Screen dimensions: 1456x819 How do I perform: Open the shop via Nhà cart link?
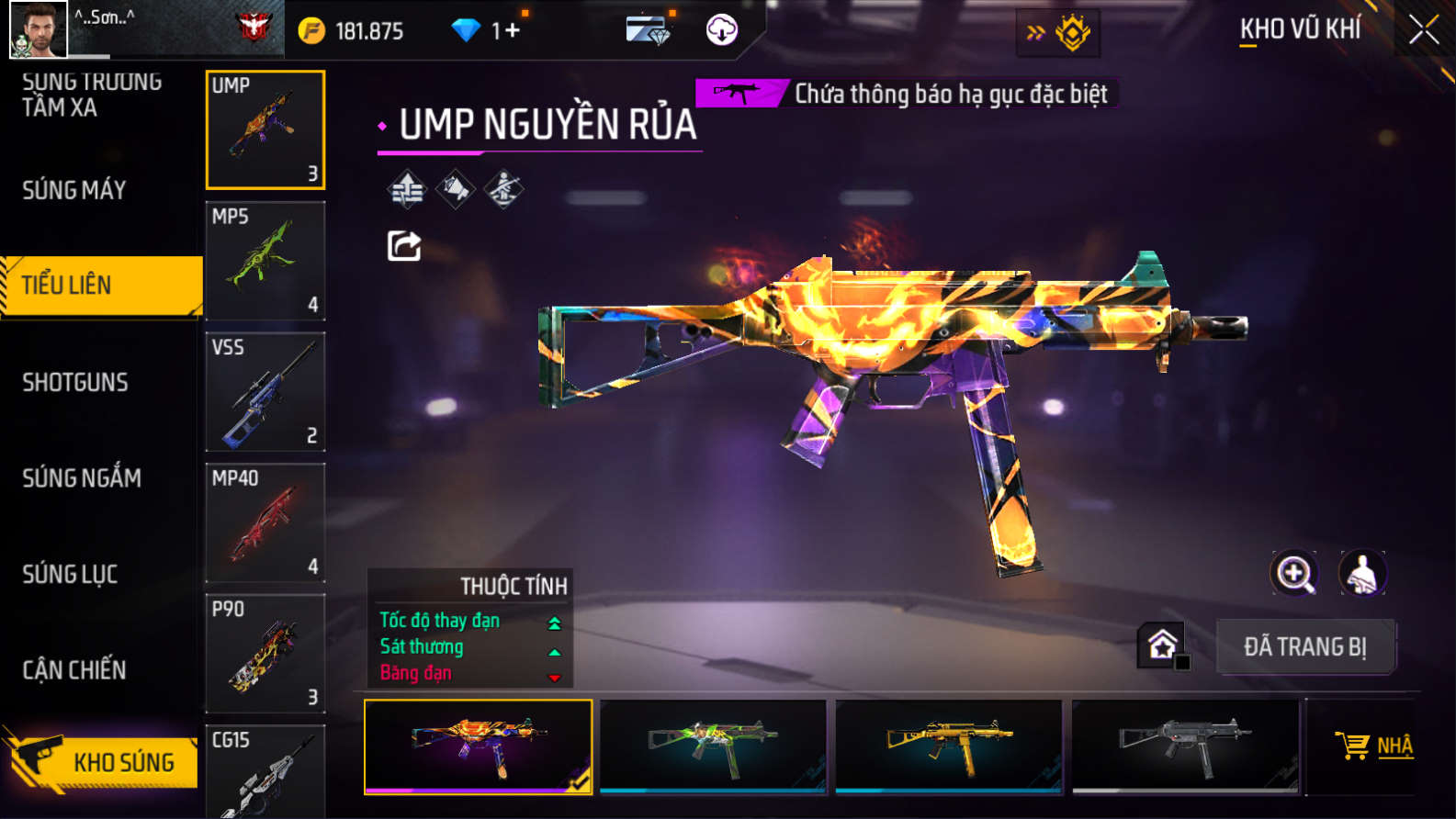coord(1375,746)
